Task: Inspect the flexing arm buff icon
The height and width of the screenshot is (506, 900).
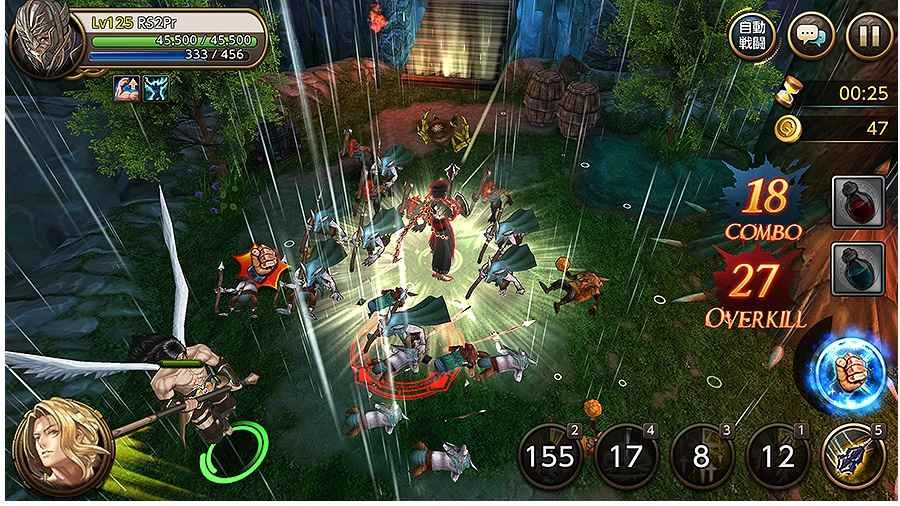Action: pos(127,88)
